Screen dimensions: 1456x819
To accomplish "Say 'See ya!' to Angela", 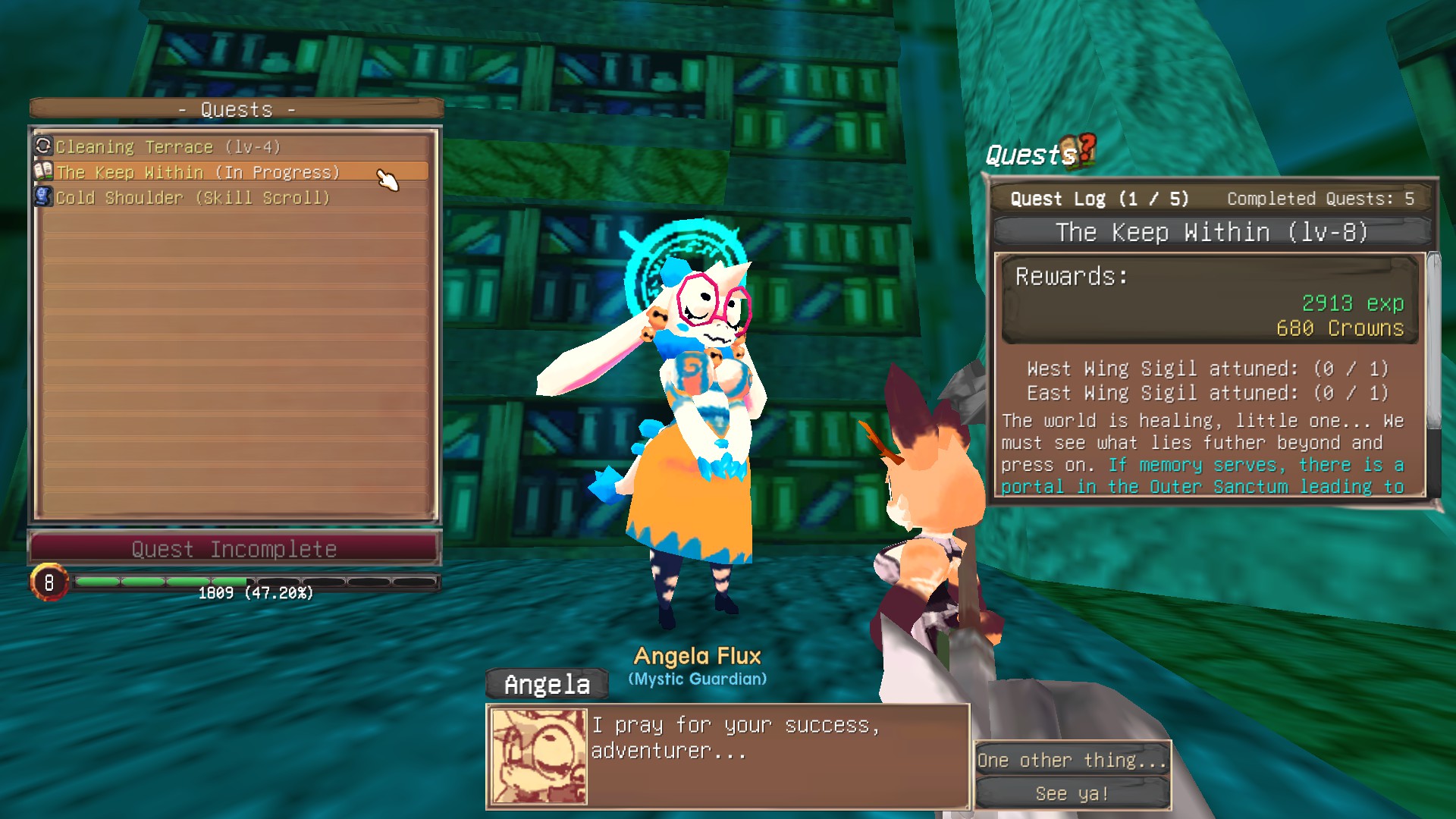I will click(x=1072, y=793).
